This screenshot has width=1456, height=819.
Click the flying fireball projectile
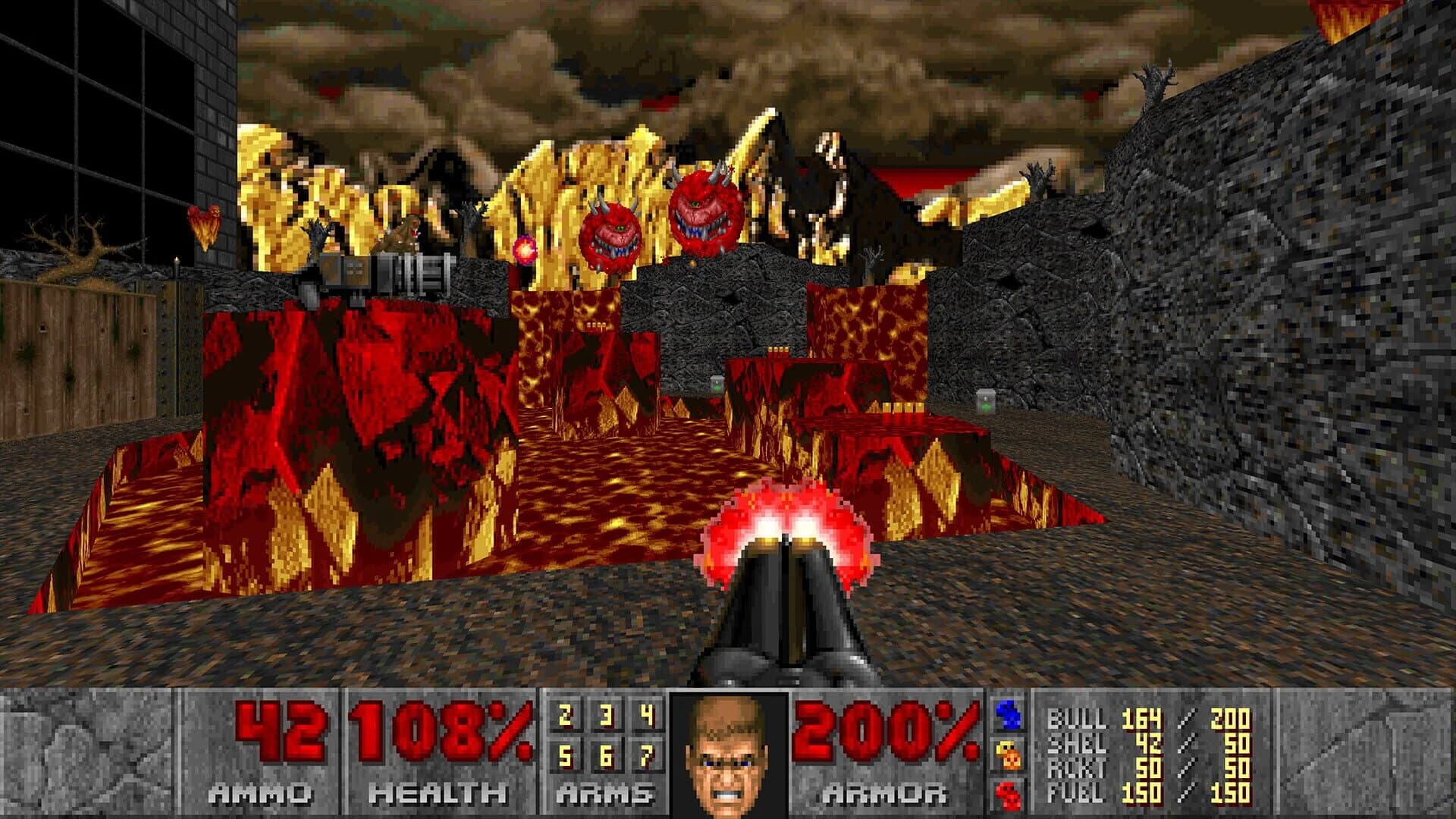tap(527, 250)
